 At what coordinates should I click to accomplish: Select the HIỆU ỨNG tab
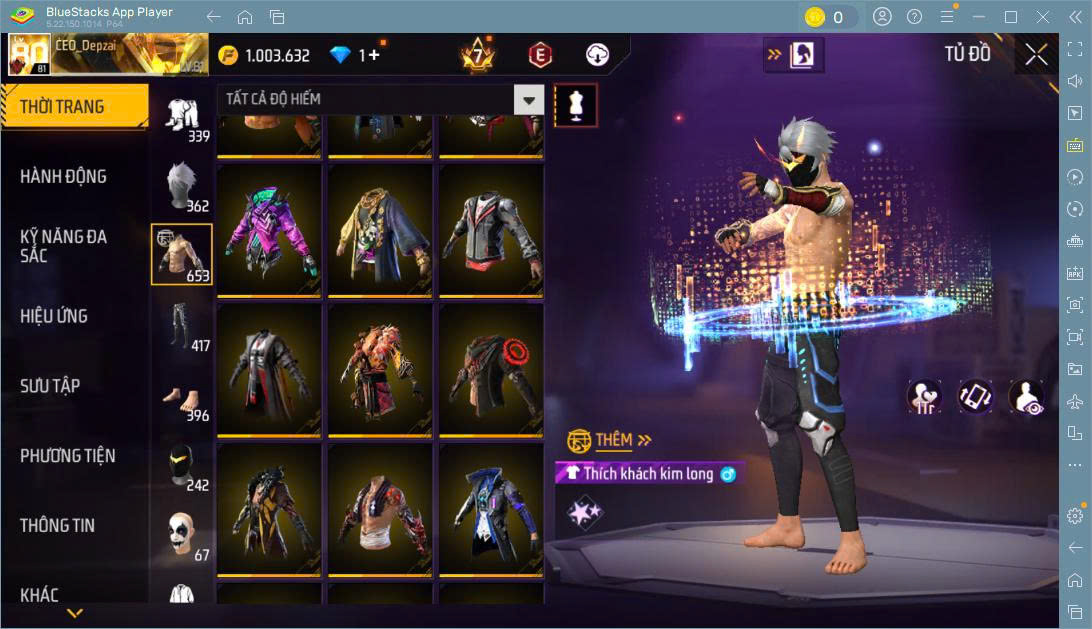54,316
